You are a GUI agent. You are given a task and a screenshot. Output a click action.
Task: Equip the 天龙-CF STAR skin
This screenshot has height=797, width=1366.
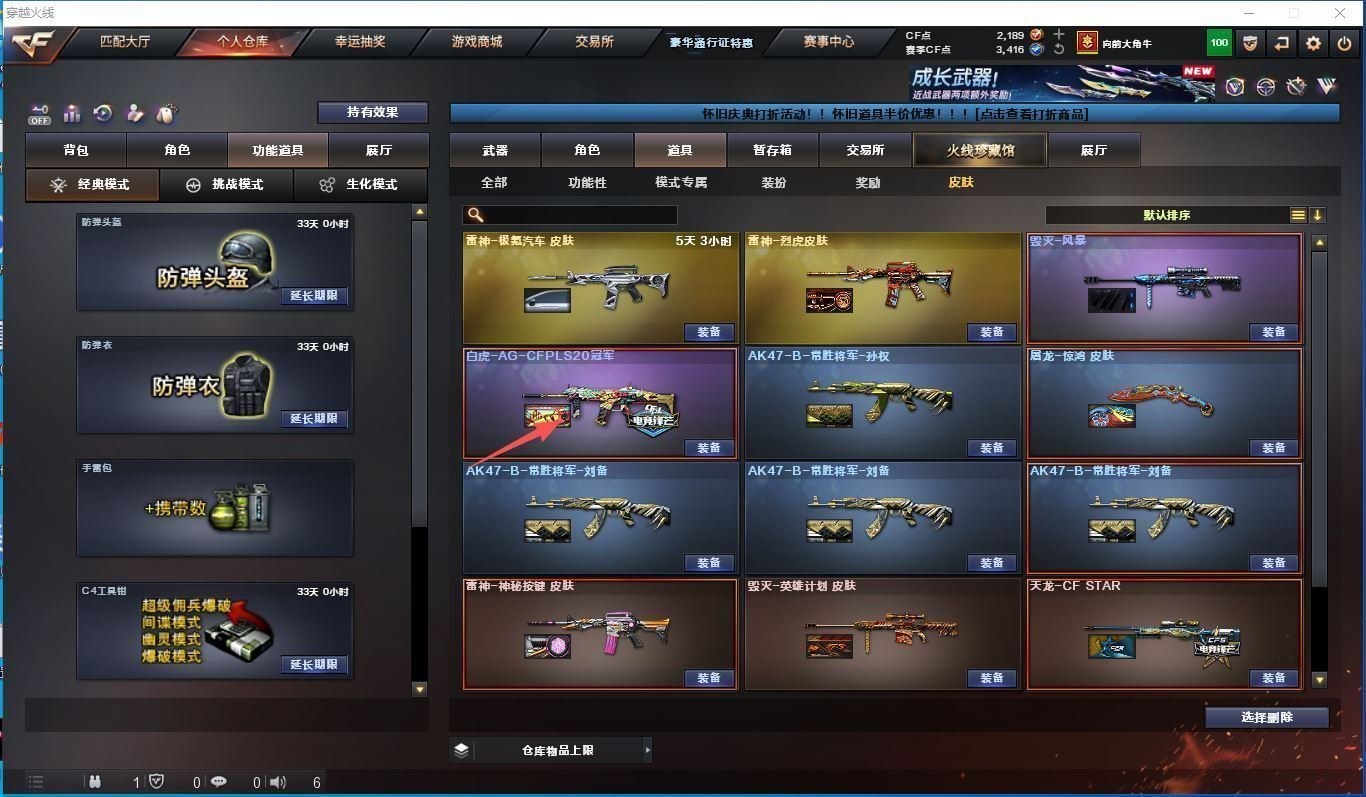pos(1273,678)
